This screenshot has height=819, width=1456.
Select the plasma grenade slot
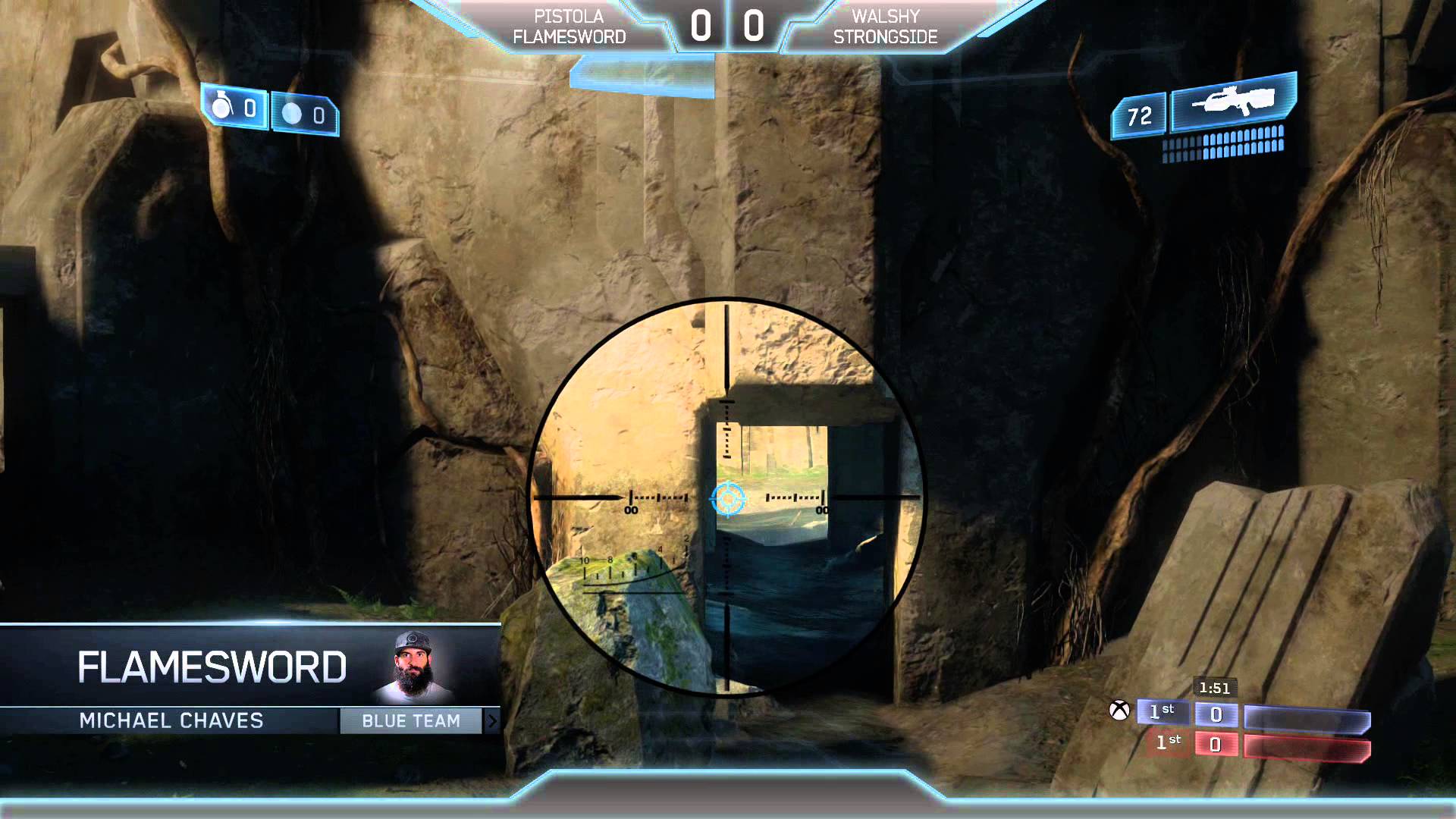click(x=304, y=115)
